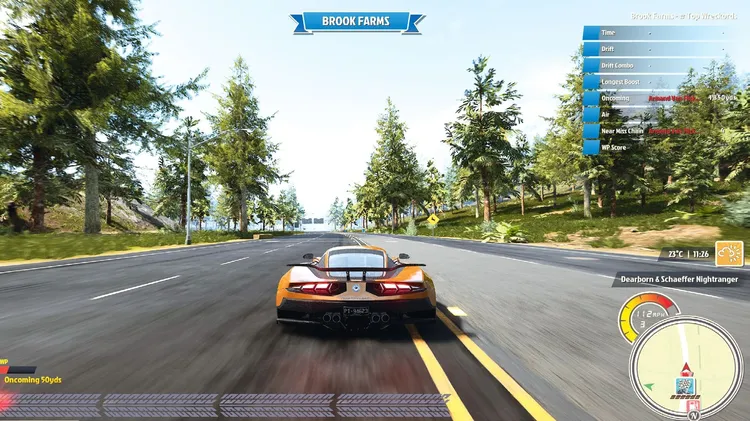Click the Brook Farms location banner
The width and height of the screenshot is (750, 421).
click(x=357, y=21)
